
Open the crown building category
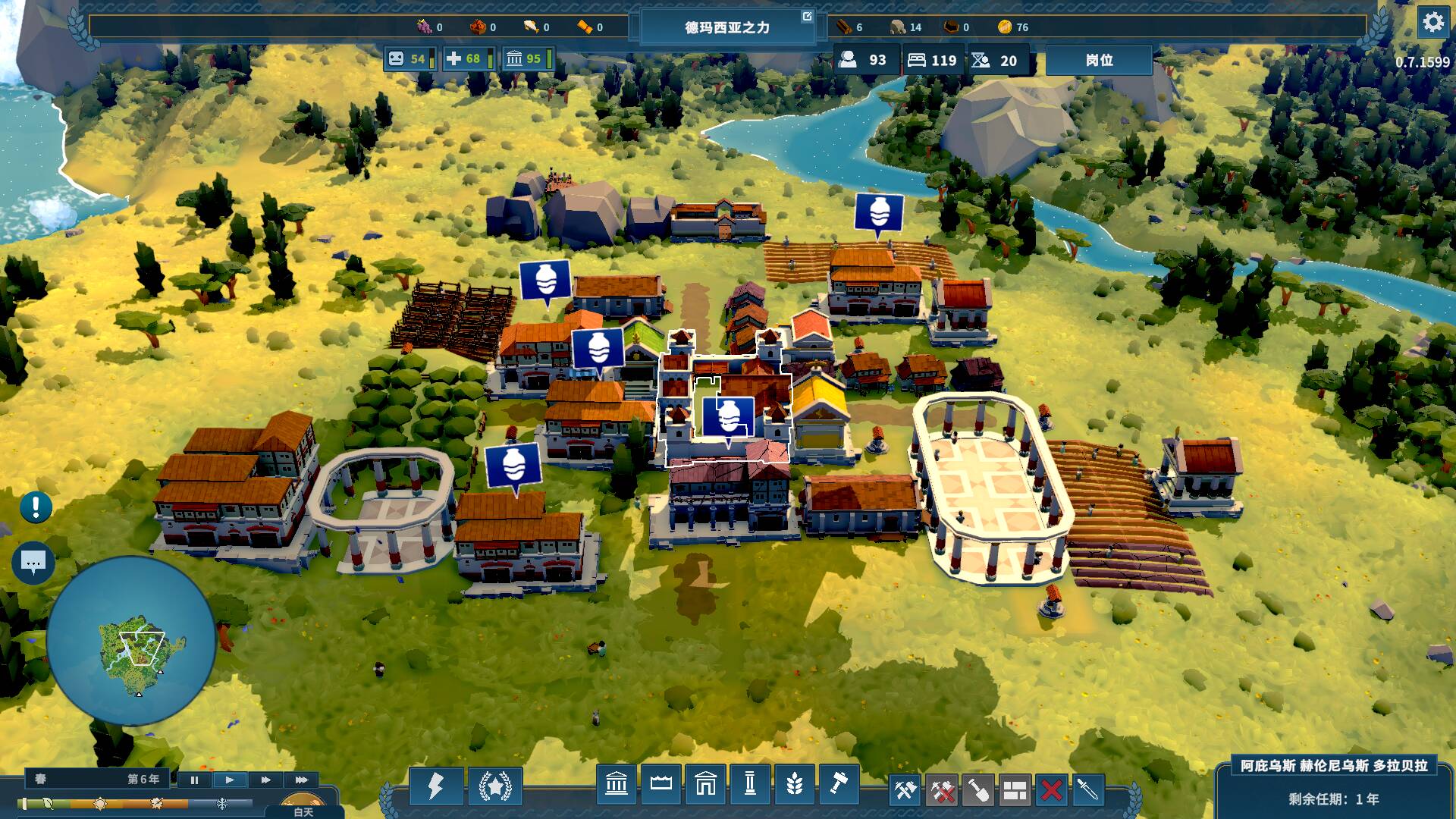click(661, 783)
